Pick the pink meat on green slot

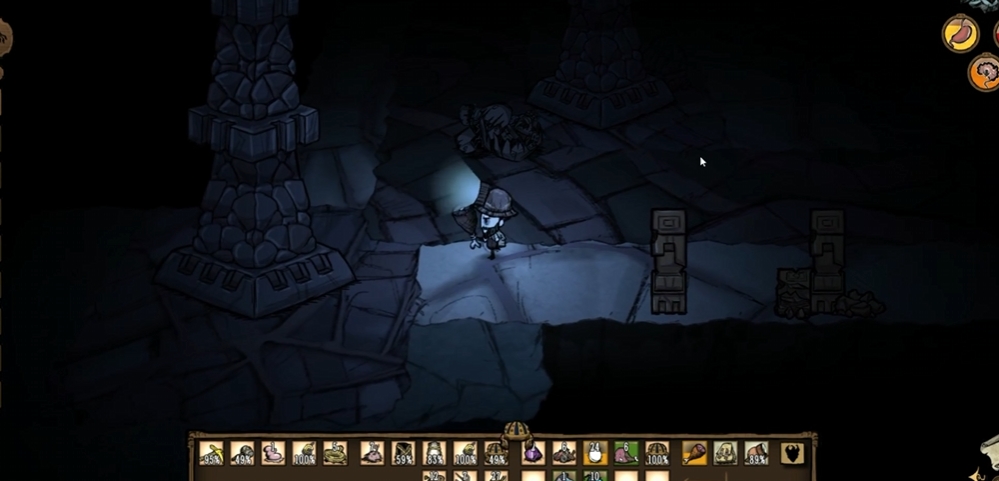point(627,453)
